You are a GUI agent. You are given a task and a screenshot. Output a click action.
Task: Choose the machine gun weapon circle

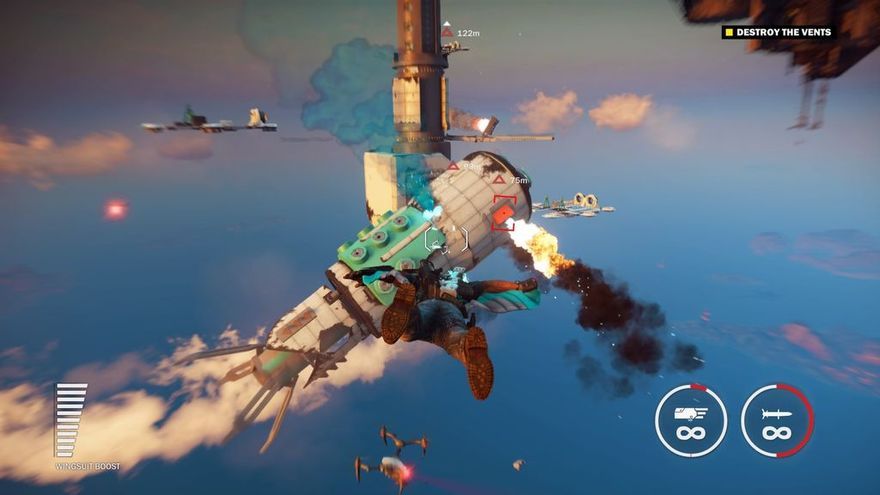tap(691, 421)
